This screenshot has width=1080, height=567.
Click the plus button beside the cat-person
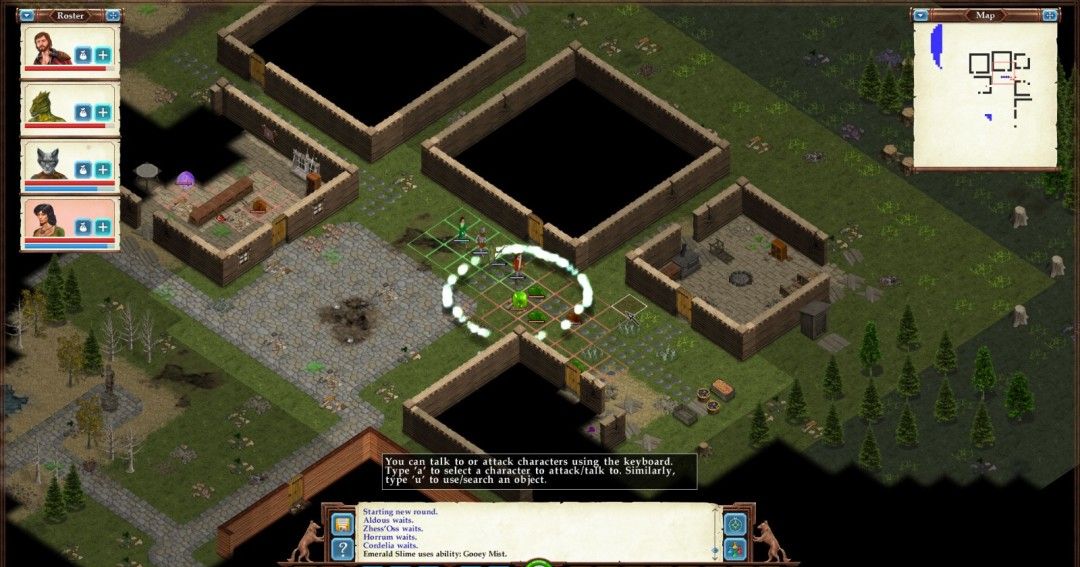pyautogui.click(x=104, y=170)
